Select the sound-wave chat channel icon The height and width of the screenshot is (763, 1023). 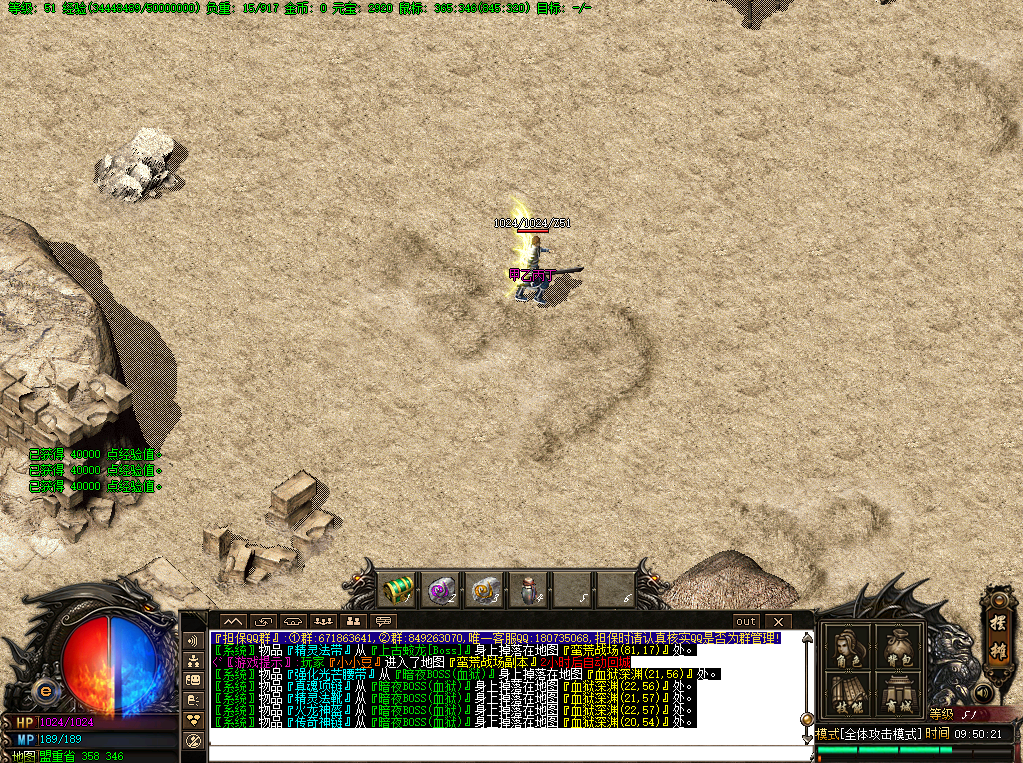(x=193, y=640)
